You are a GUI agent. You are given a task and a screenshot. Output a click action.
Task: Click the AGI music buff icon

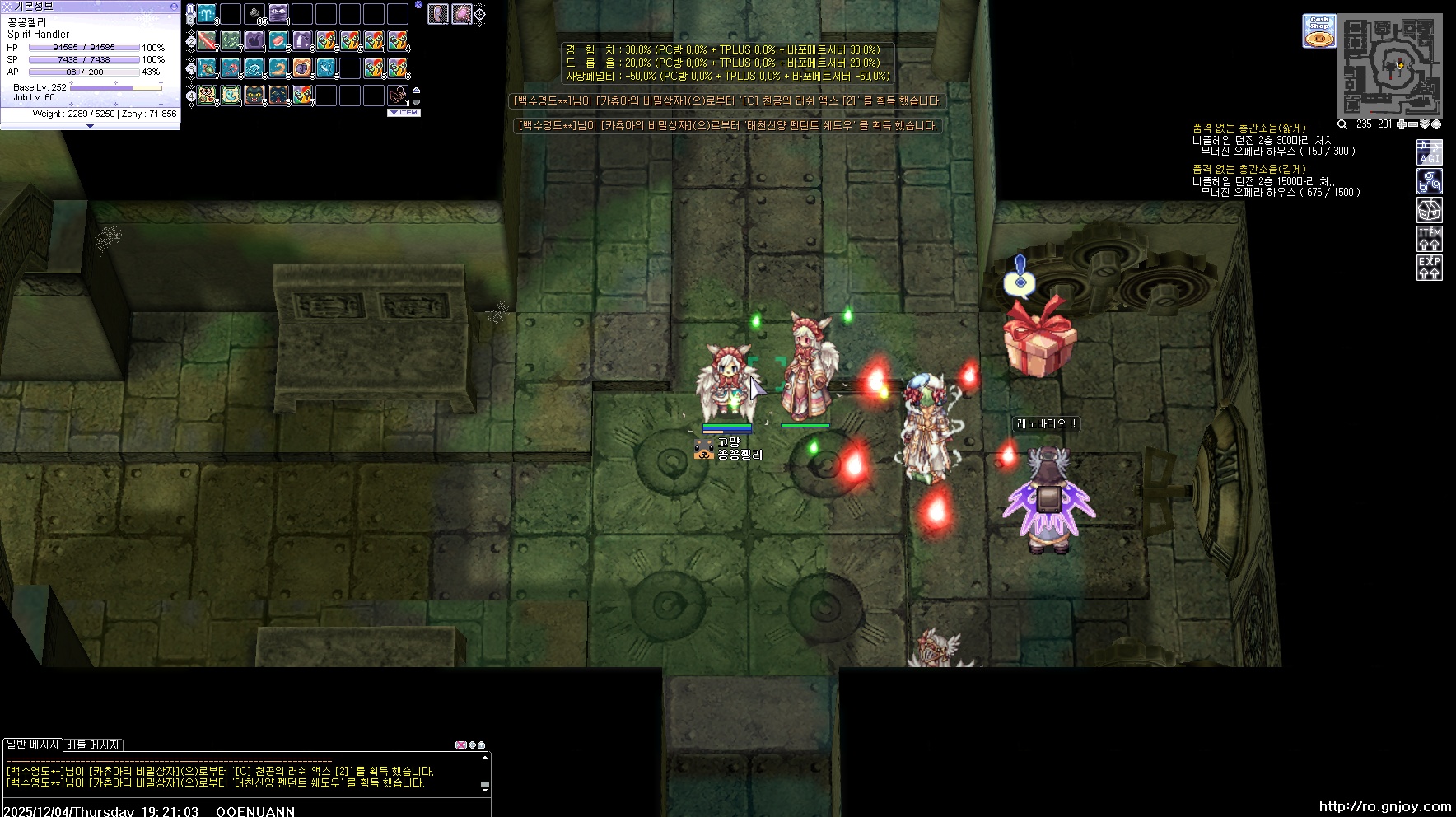(1429, 152)
